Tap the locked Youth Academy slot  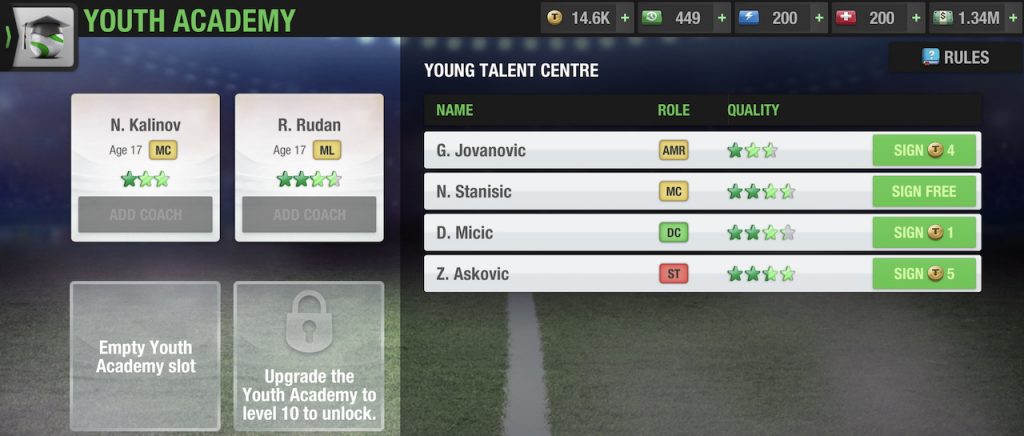(309, 357)
